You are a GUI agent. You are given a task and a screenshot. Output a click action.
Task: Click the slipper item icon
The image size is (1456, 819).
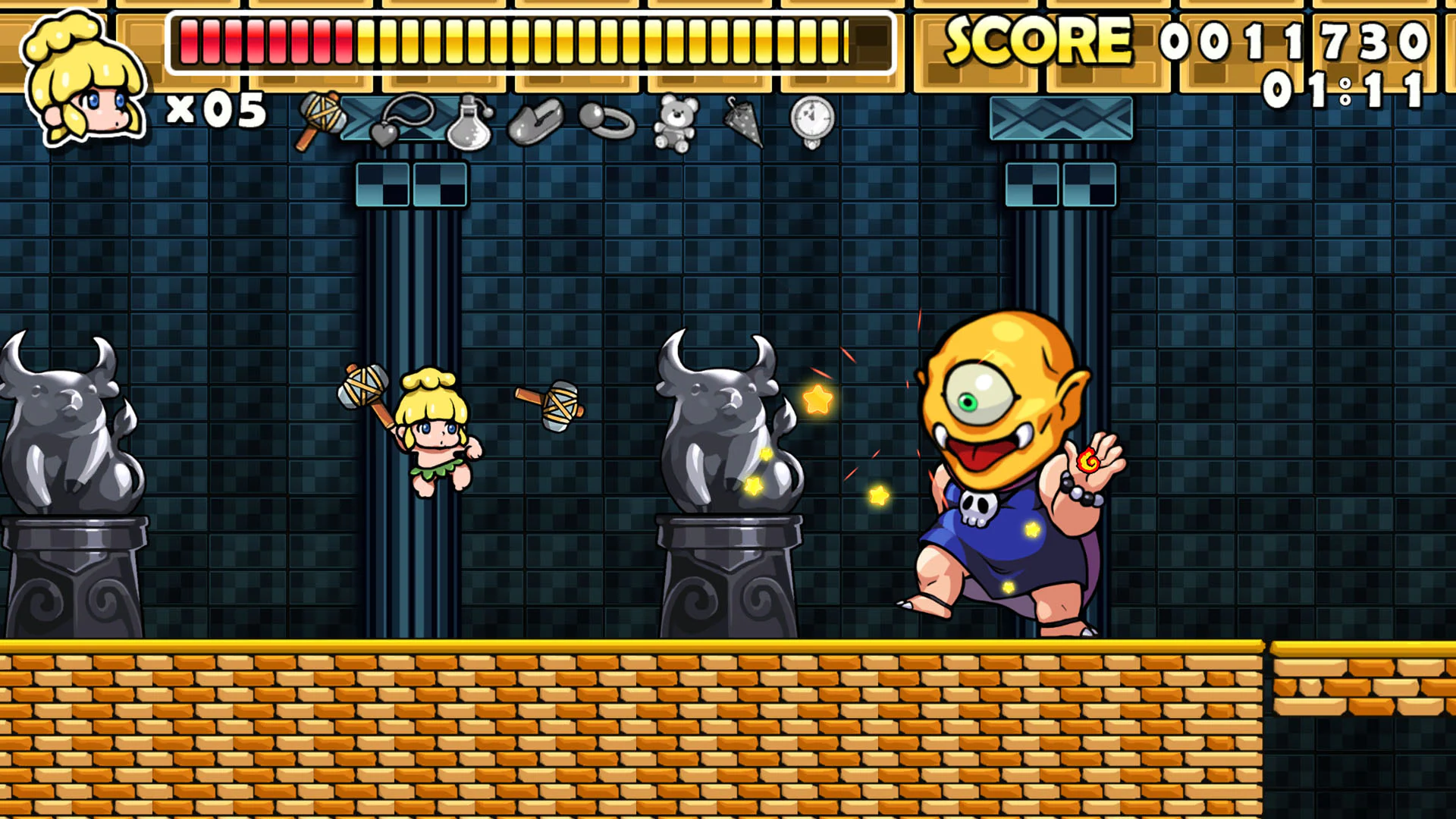[533, 121]
